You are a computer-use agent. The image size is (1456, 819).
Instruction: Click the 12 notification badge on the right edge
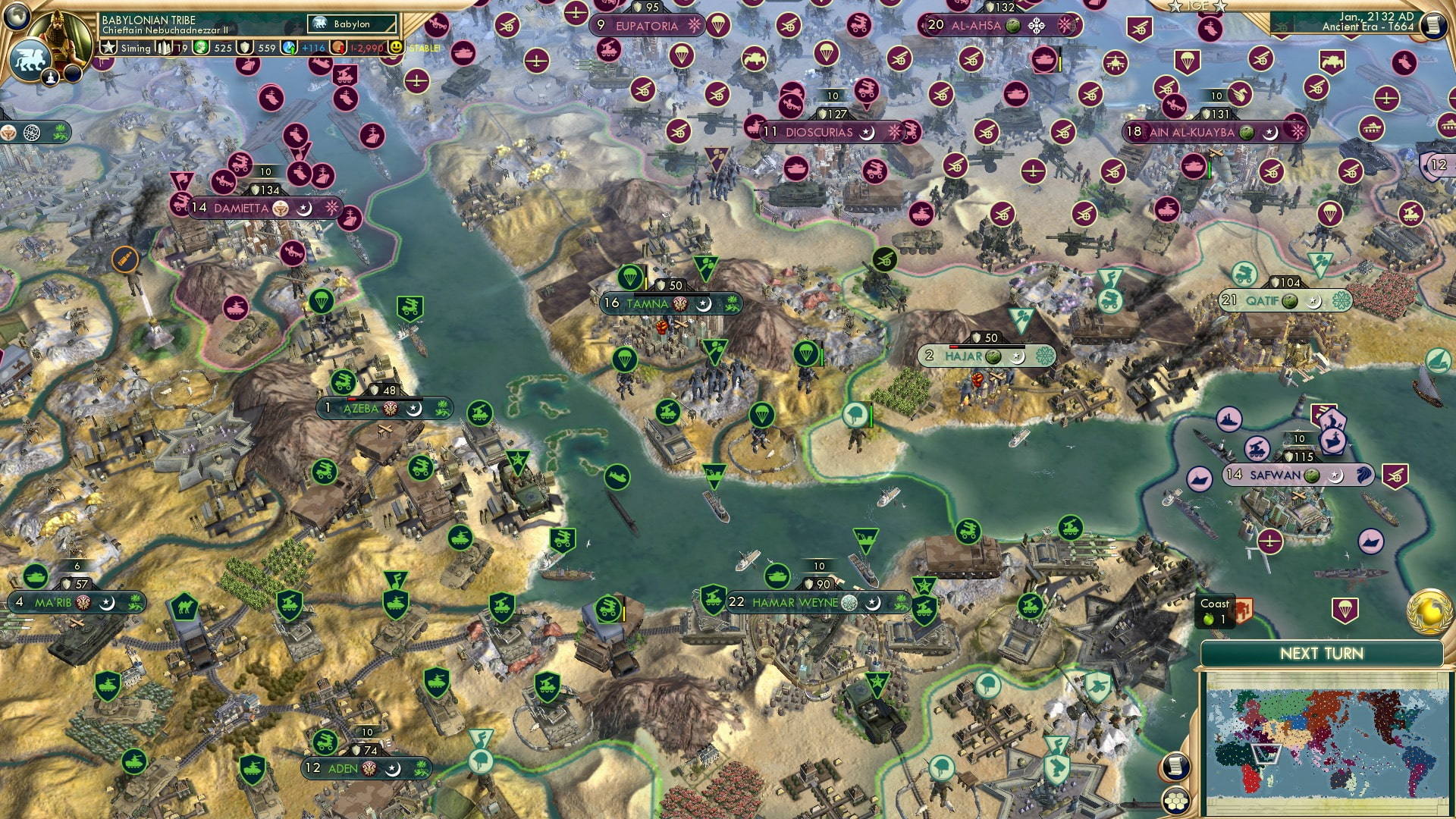(1436, 165)
